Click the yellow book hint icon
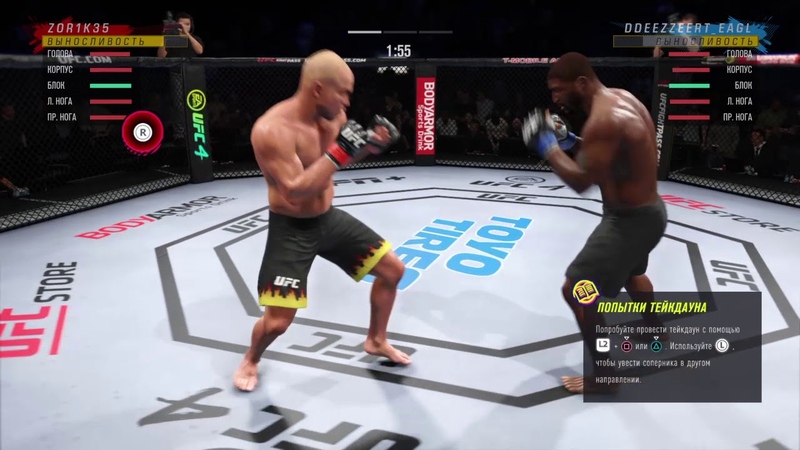 point(583,293)
